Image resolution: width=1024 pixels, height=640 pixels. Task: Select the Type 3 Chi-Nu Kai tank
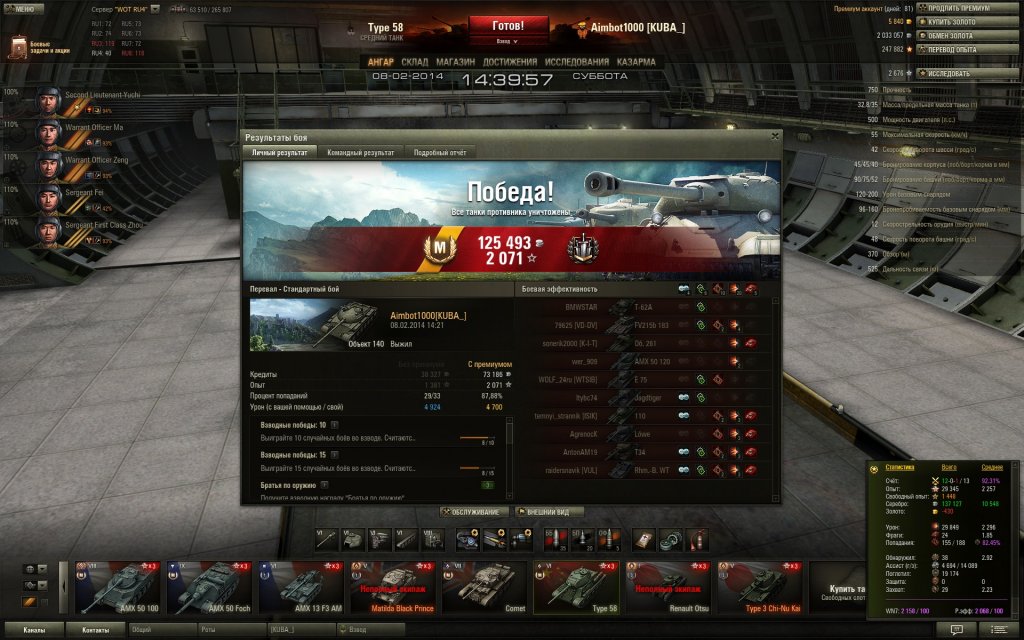(x=759, y=588)
